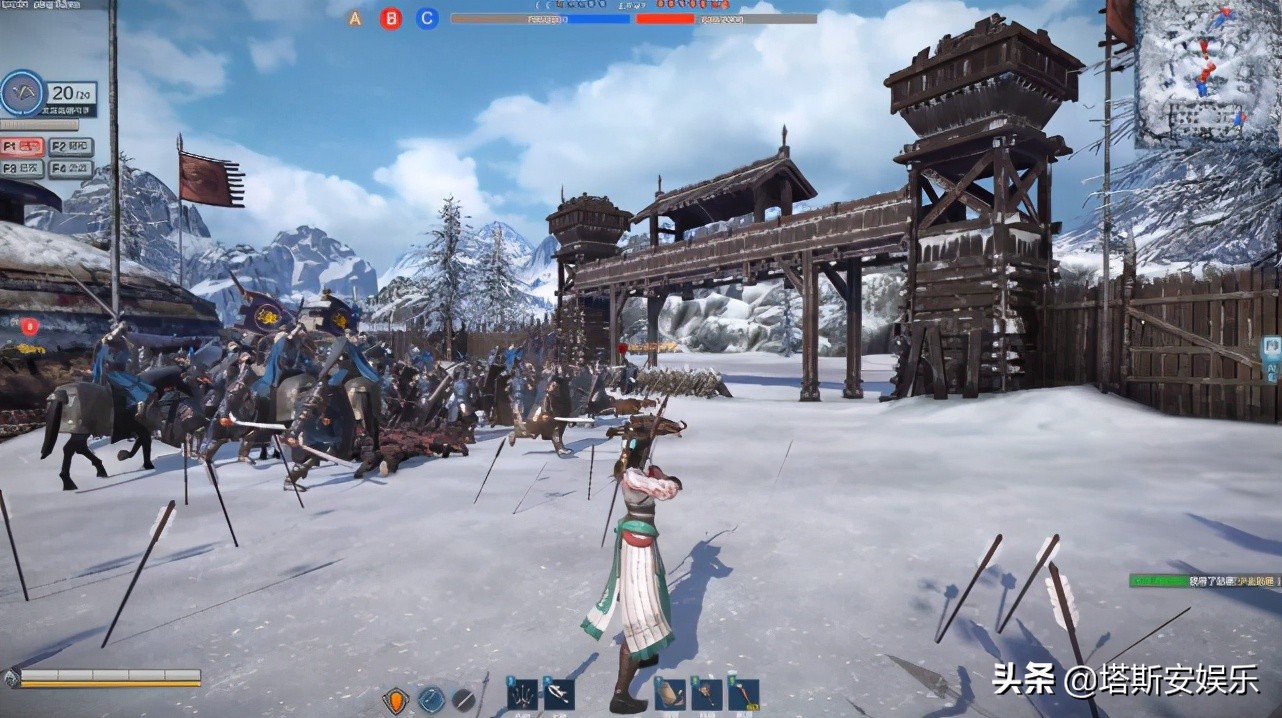Viewport: 1282px width, 718px height.
Task: Select the blue capture point C marker
Action: (x=427, y=18)
